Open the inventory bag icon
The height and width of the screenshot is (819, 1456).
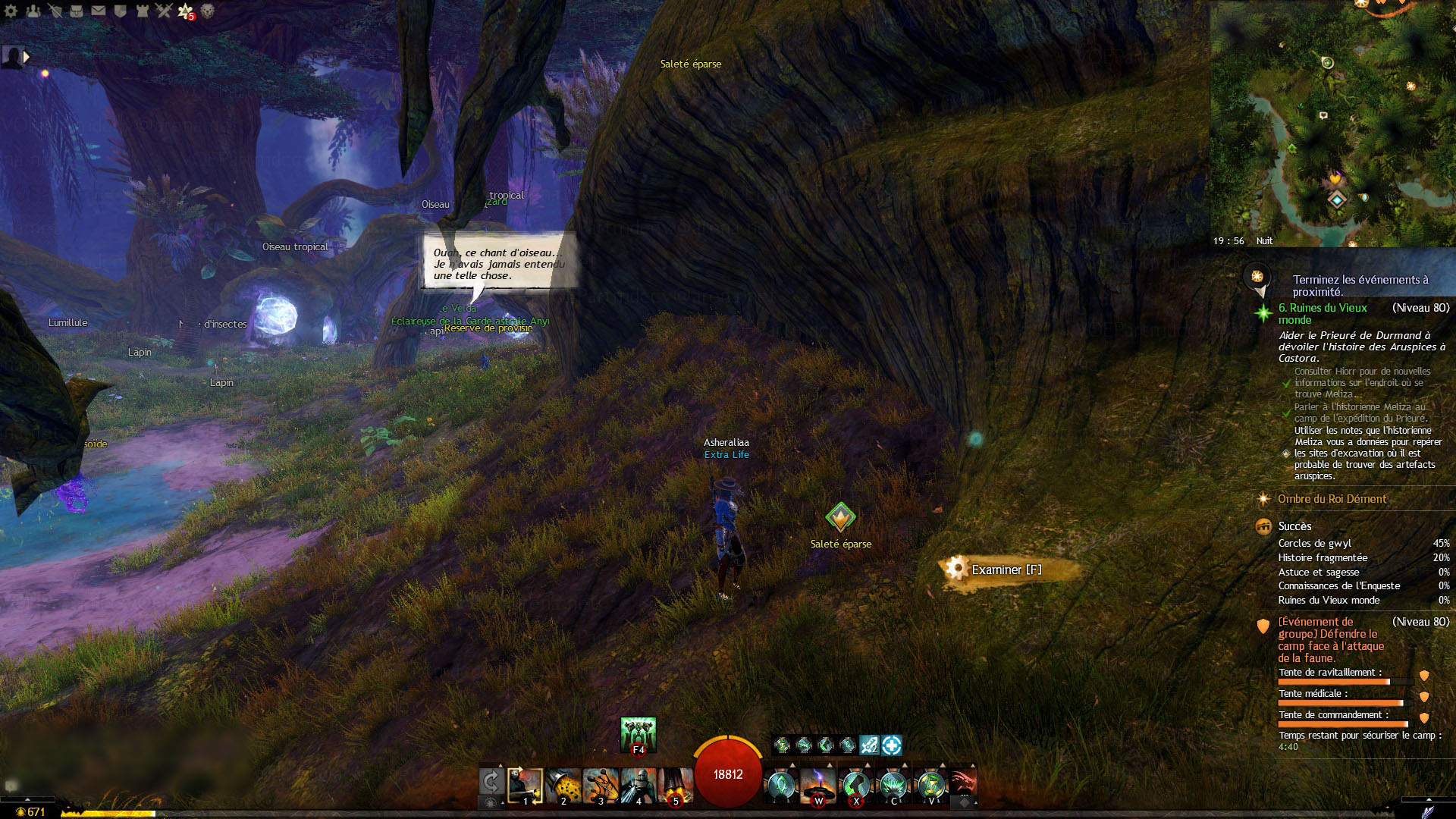click(77, 11)
